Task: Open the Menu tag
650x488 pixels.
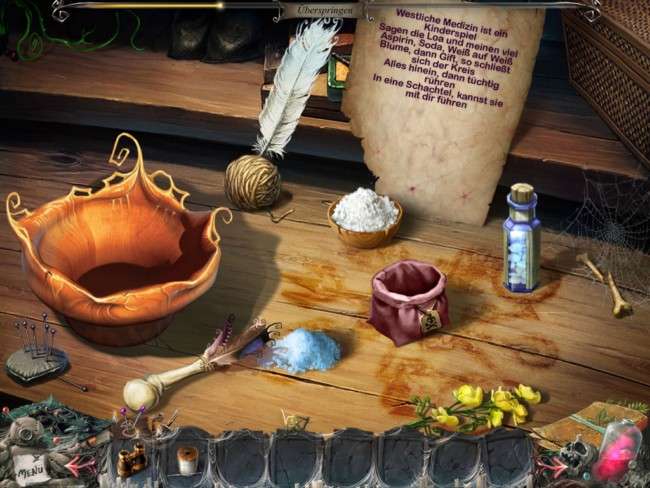Action: pos(28,466)
